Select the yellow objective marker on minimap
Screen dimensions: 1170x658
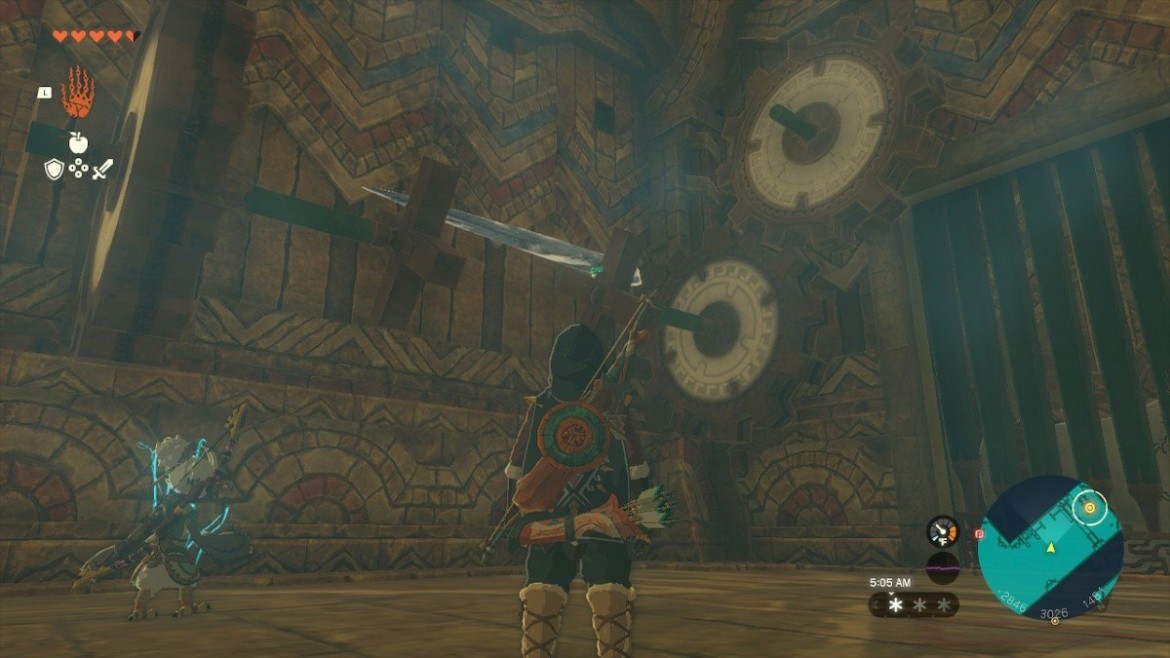(1089, 509)
